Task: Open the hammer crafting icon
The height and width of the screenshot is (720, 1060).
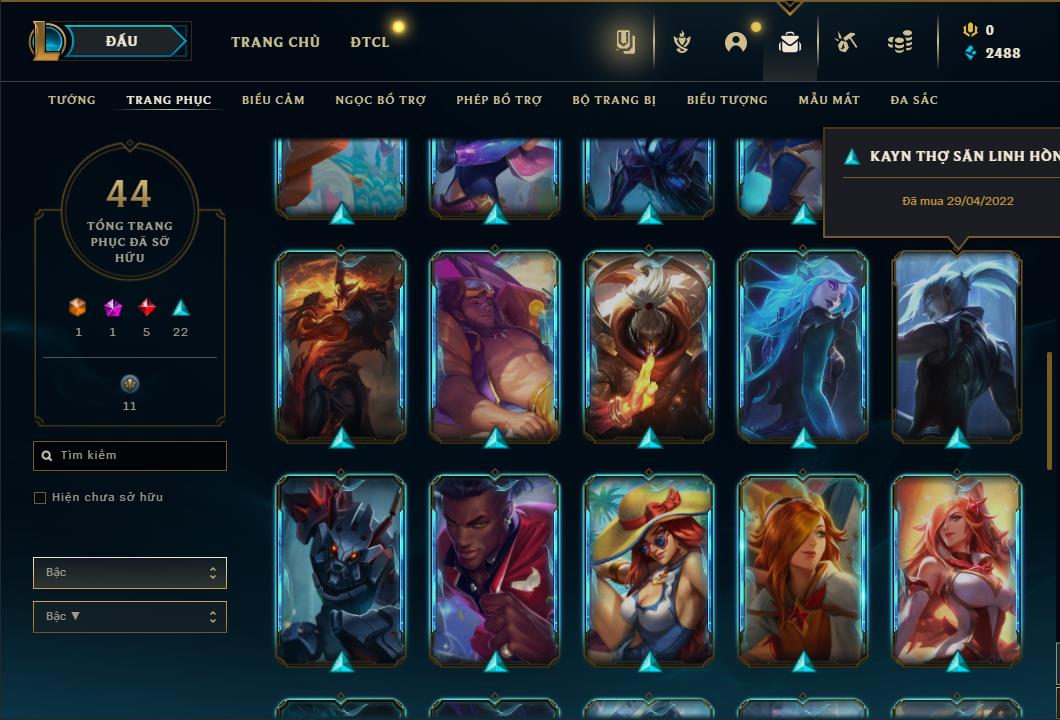Action: click(x=846, y=42)
